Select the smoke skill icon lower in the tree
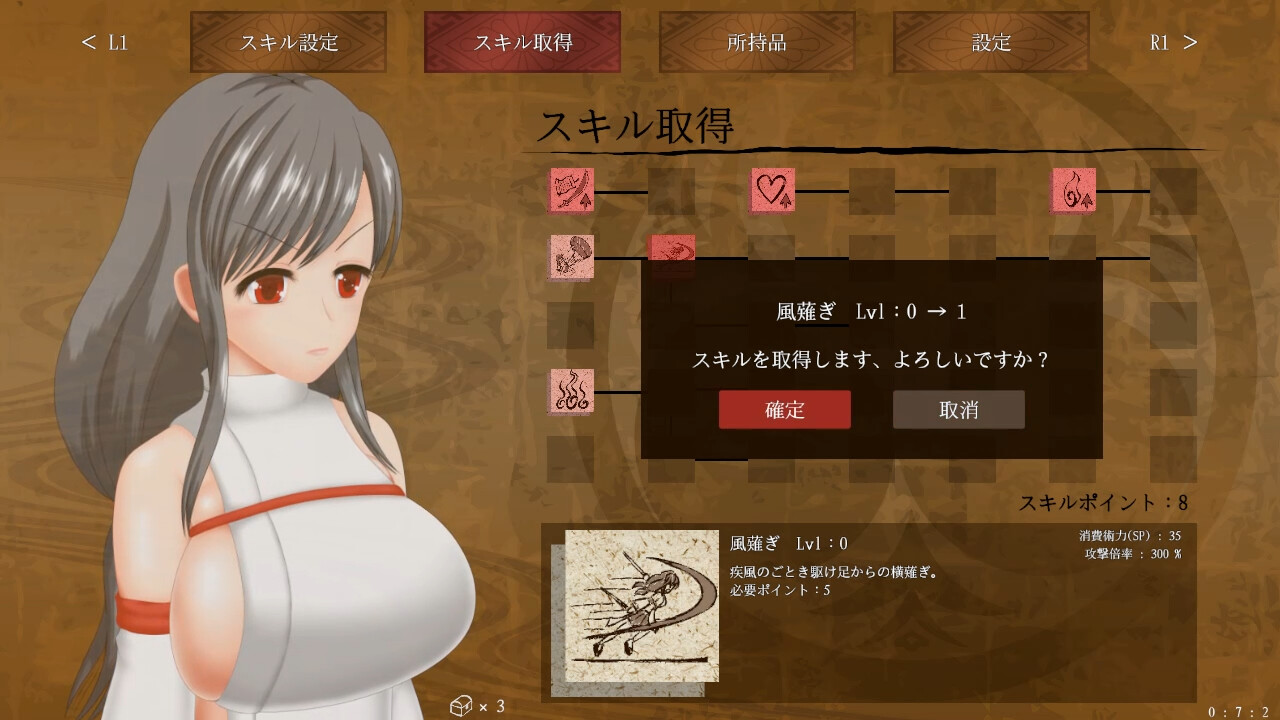Image resolution: width=1280 pixels, height=720 pixels. (x=571, y=392)
